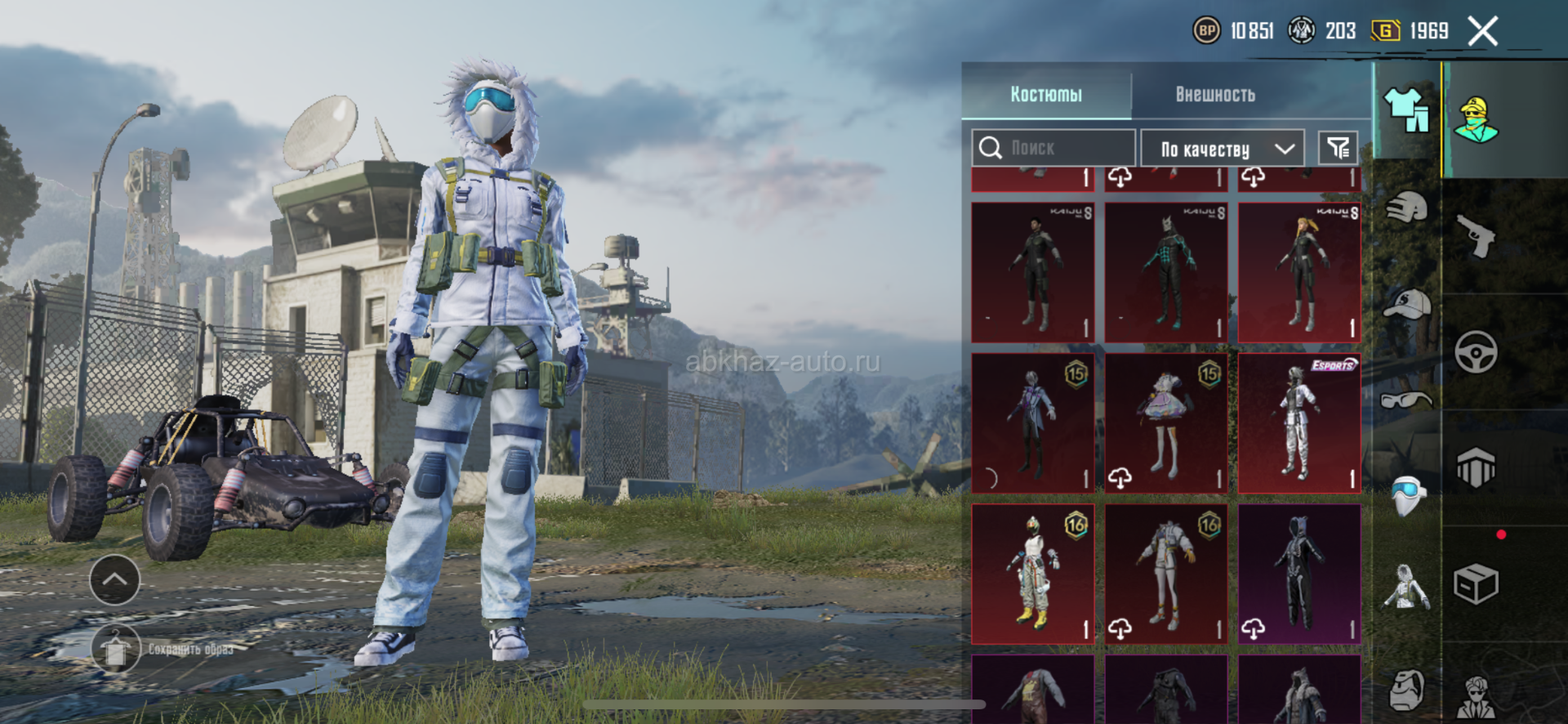This screenshot has height=724, width=1568.
Task: Pick the teal-patterned Kaiju costume
Action: coord(1165,273)
